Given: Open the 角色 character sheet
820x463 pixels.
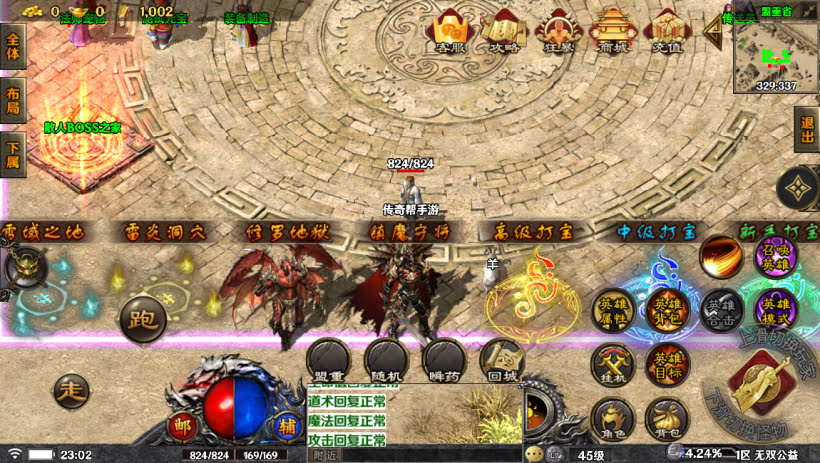Looking at the screenshot, I should tap(611, 420).
